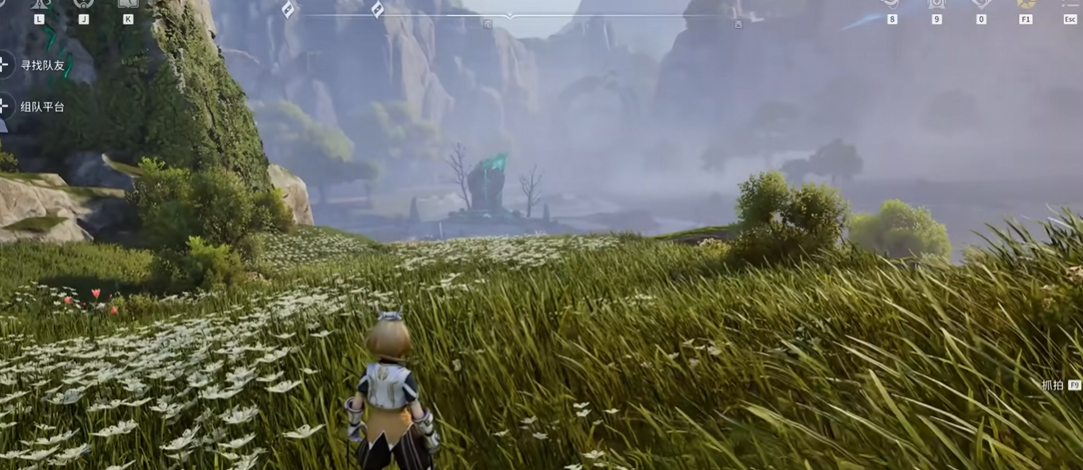Click the top-bar icon labeled 0
This screenshot has height=470, width=1083.
point(980,4)
